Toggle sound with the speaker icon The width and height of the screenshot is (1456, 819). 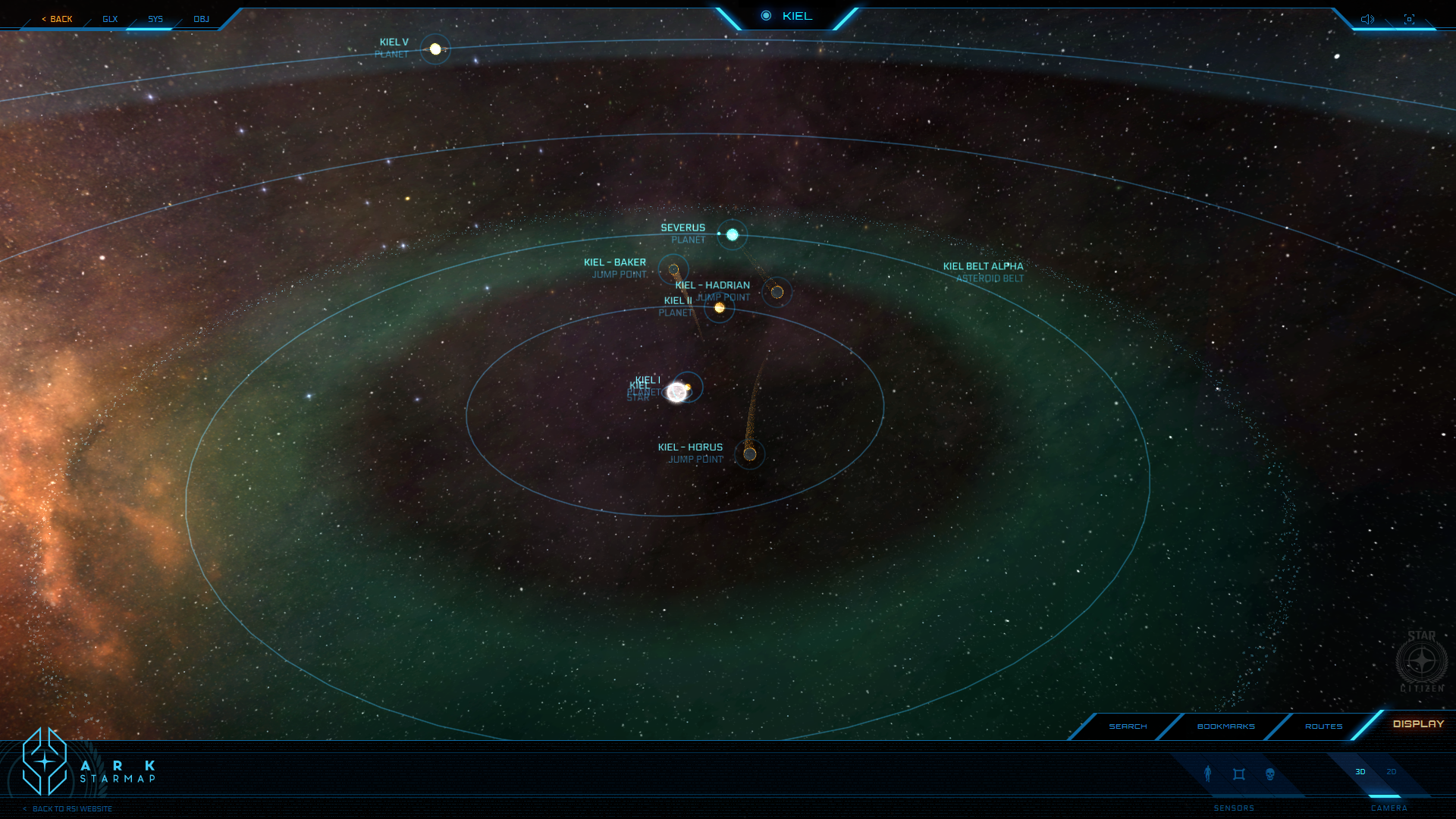pos(1367,19)
